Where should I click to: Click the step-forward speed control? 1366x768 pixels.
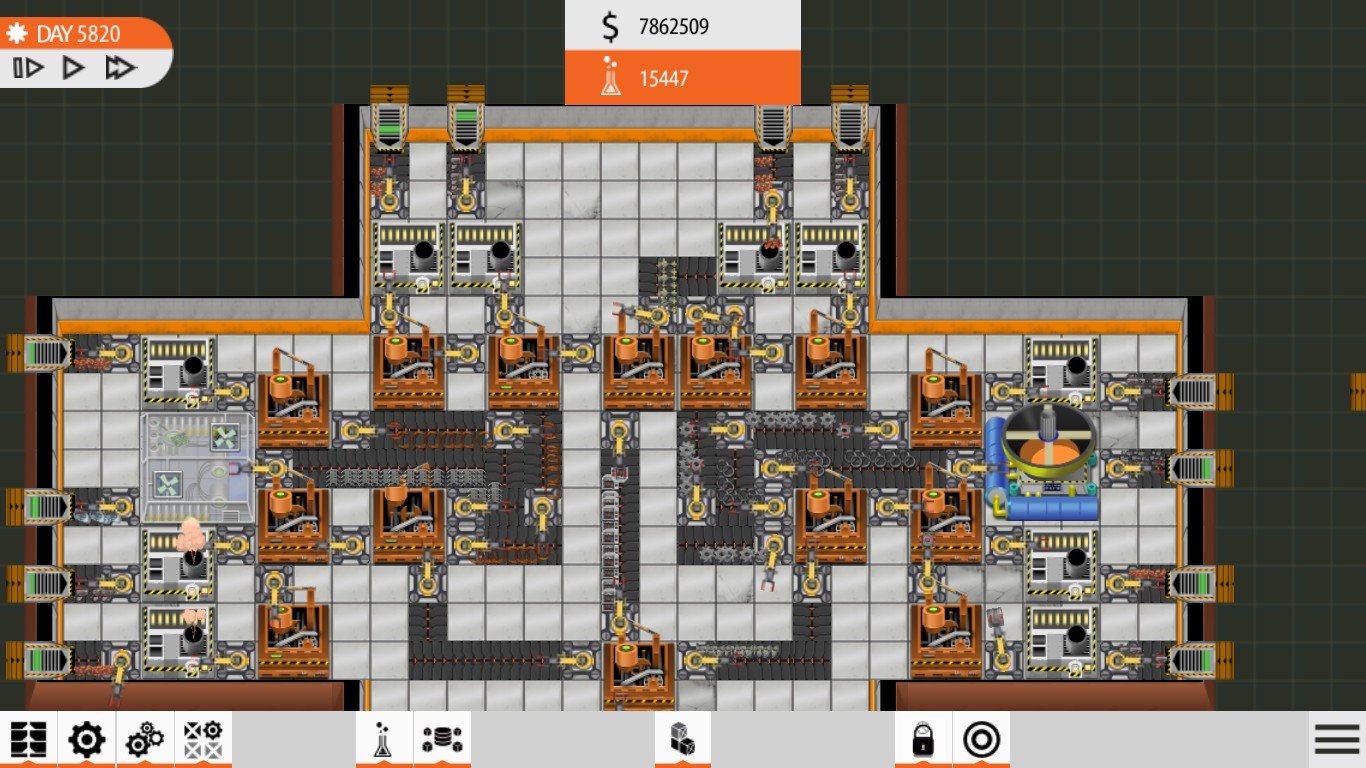[28, 68]
